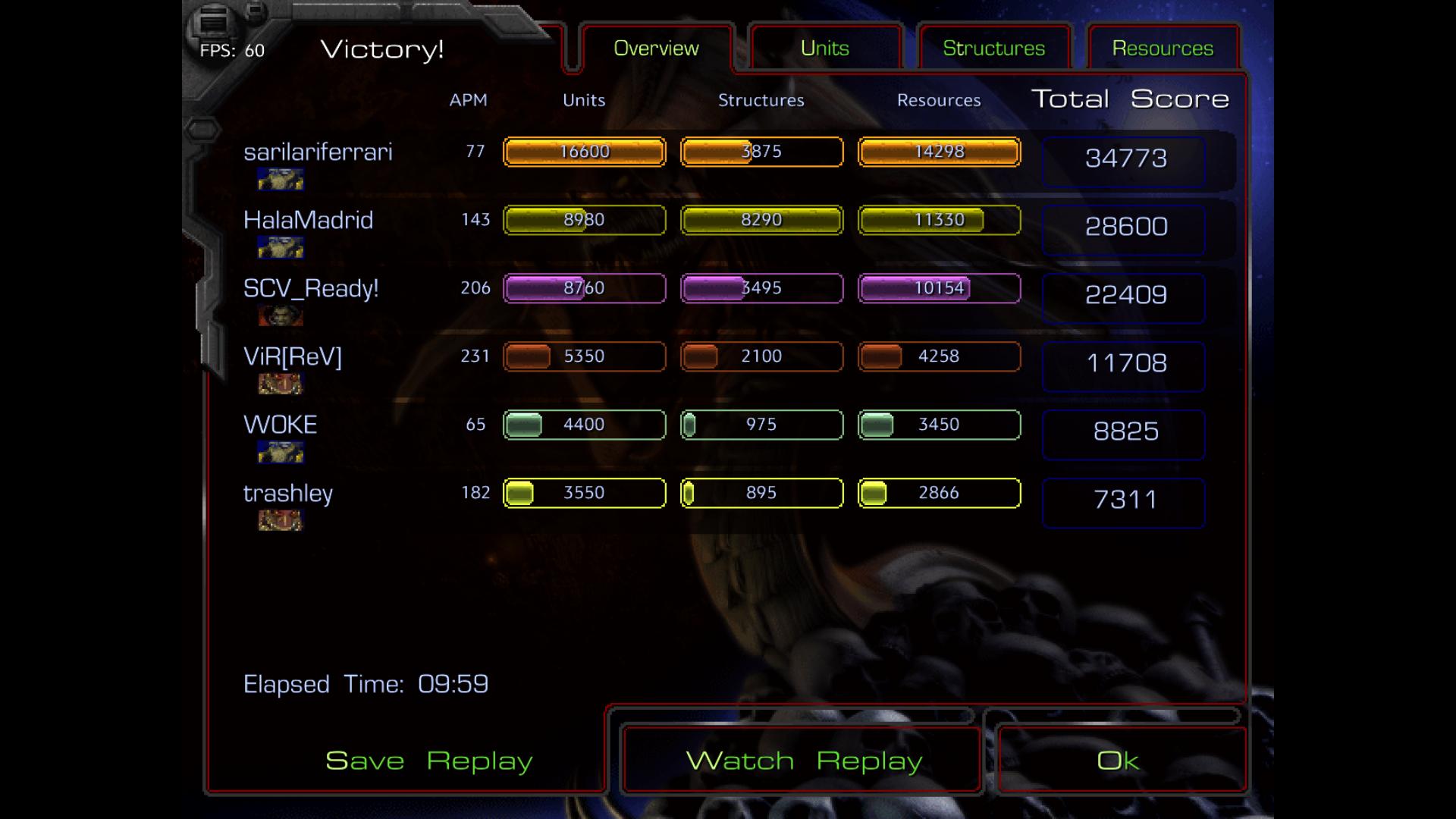Image resolution: width=1456 pixels, height=819 pixels.
Task: Select player row sarilariferrari
Action: pos(318,152)
